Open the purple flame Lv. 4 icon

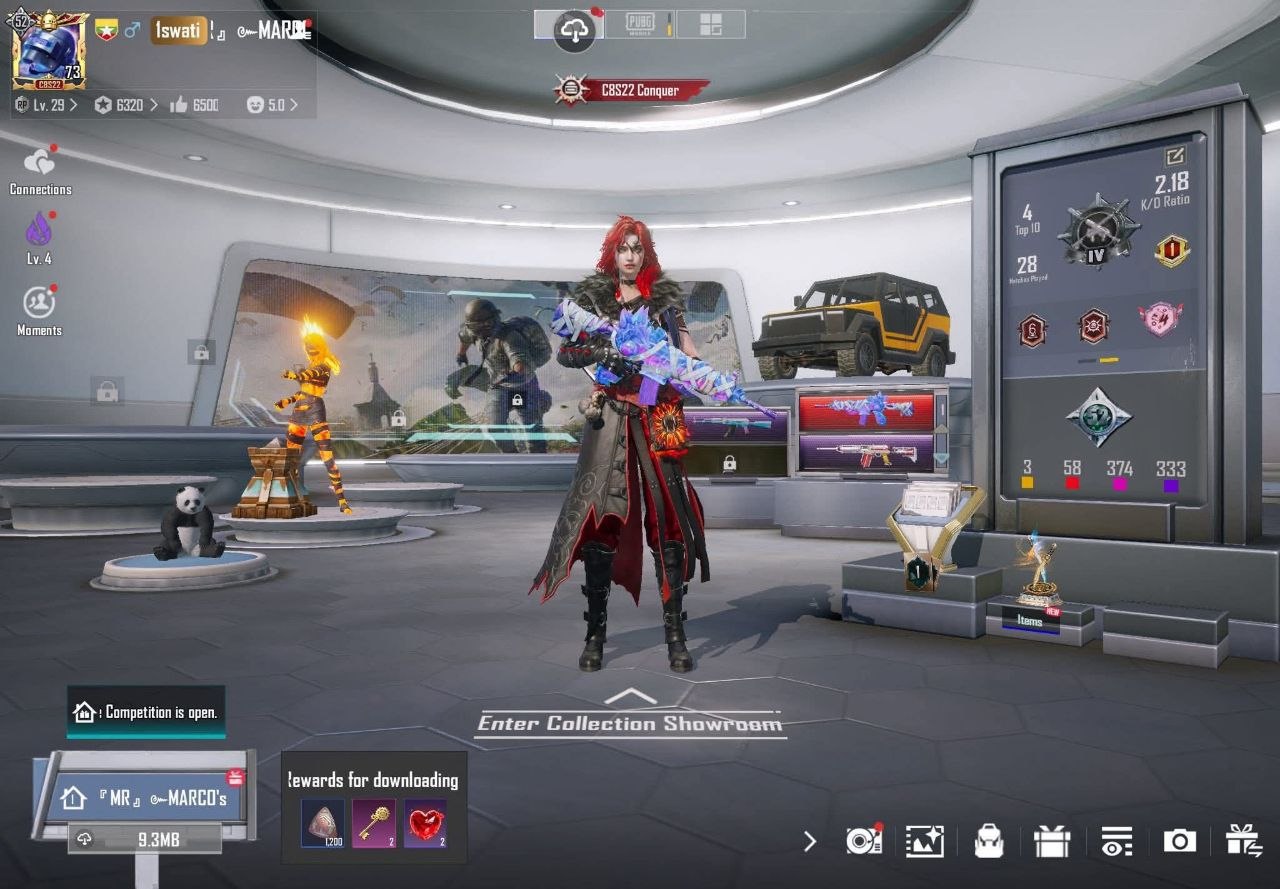point(39,237)
